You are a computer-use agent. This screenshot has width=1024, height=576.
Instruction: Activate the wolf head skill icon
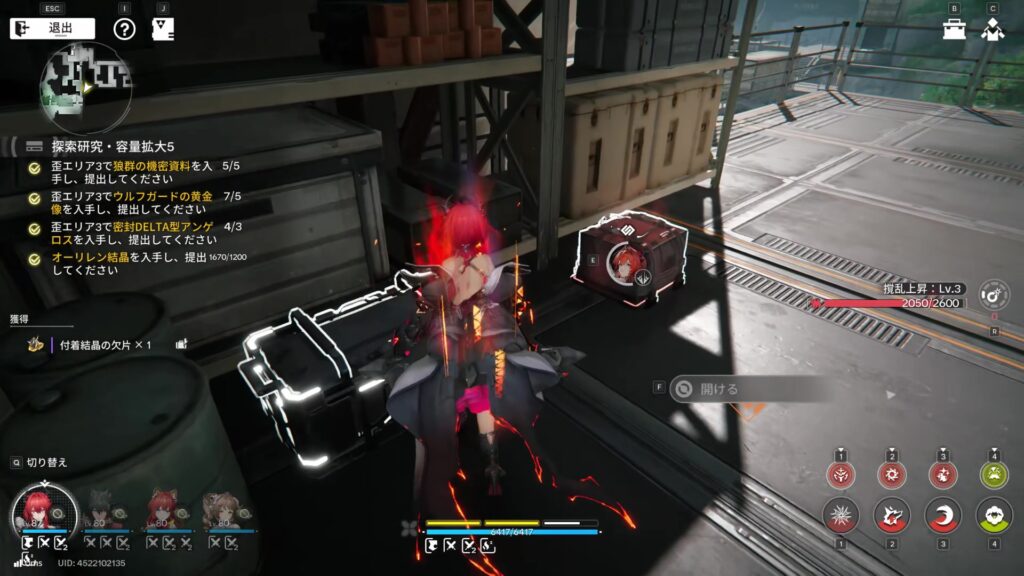(x=892, y=516)
